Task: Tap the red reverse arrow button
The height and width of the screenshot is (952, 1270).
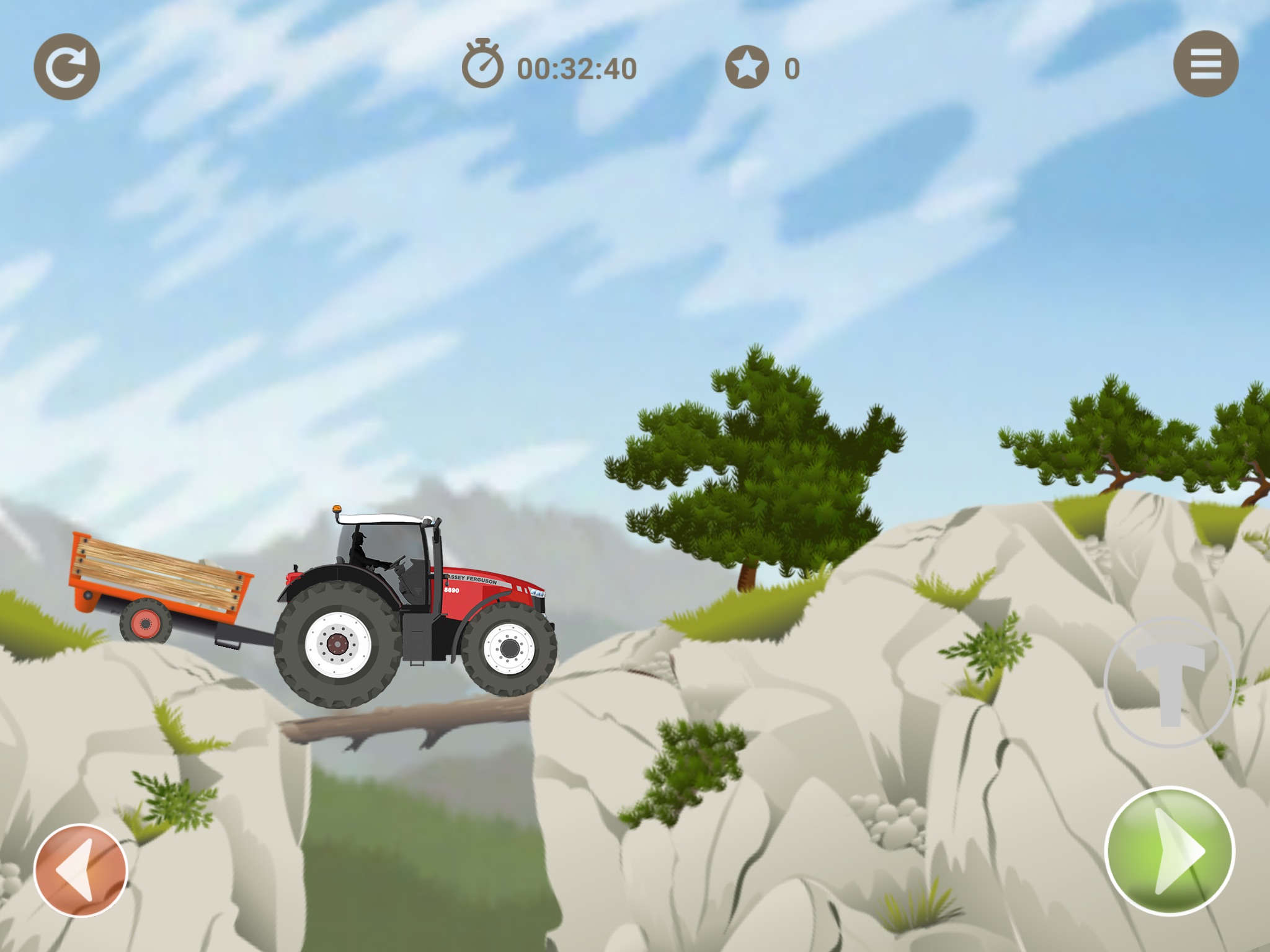Action: [x=81, y=870]
